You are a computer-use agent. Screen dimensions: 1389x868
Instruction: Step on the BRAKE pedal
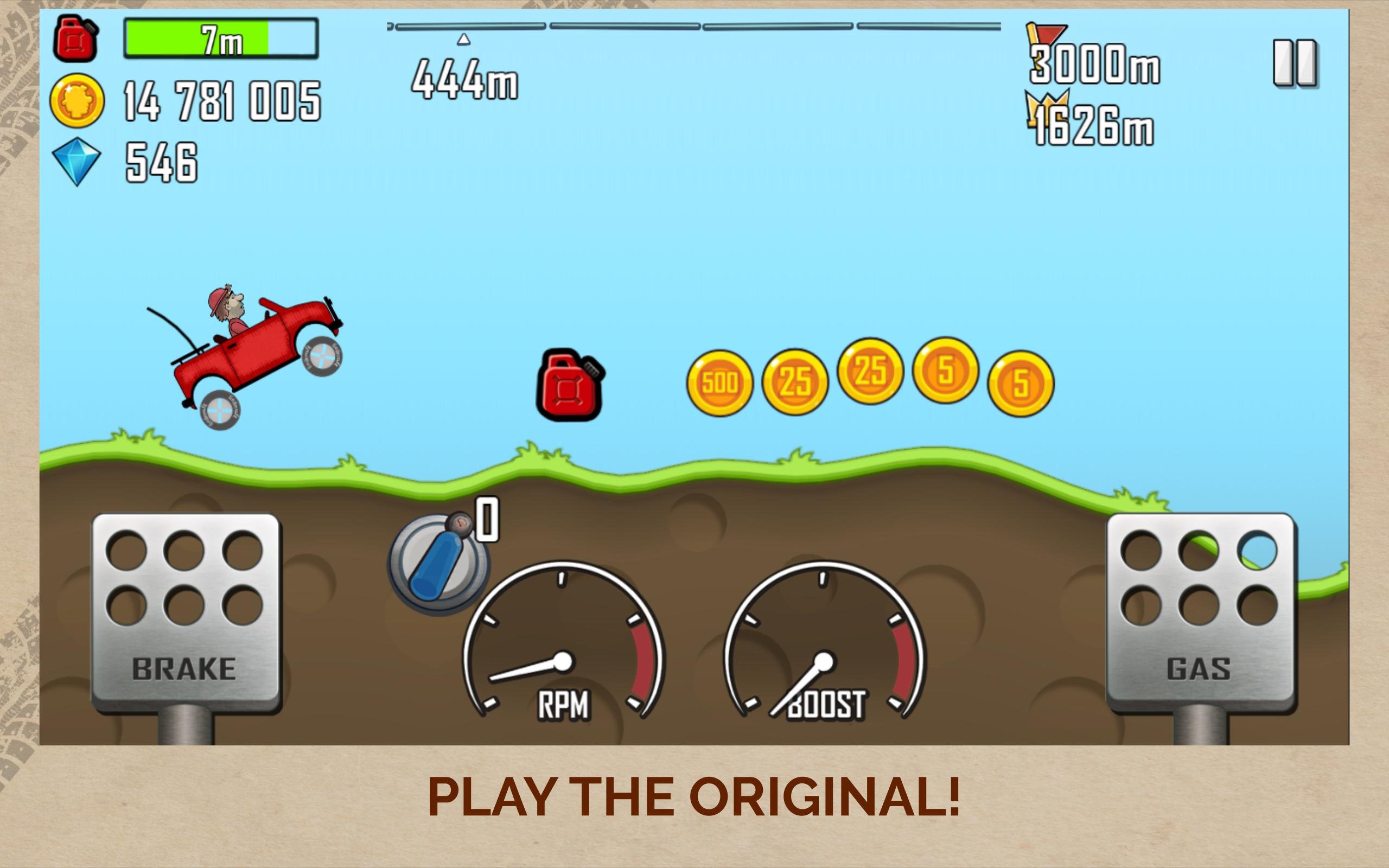(x=186, y=611)
